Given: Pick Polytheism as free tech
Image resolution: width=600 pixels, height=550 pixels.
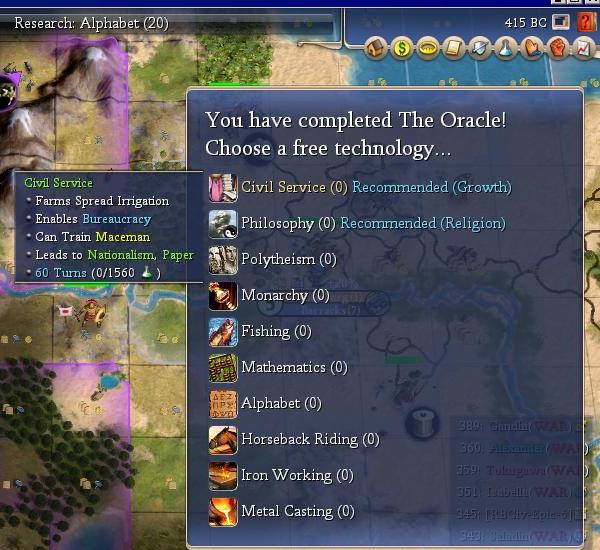Looking at the screenshot, I should [277, 259].
